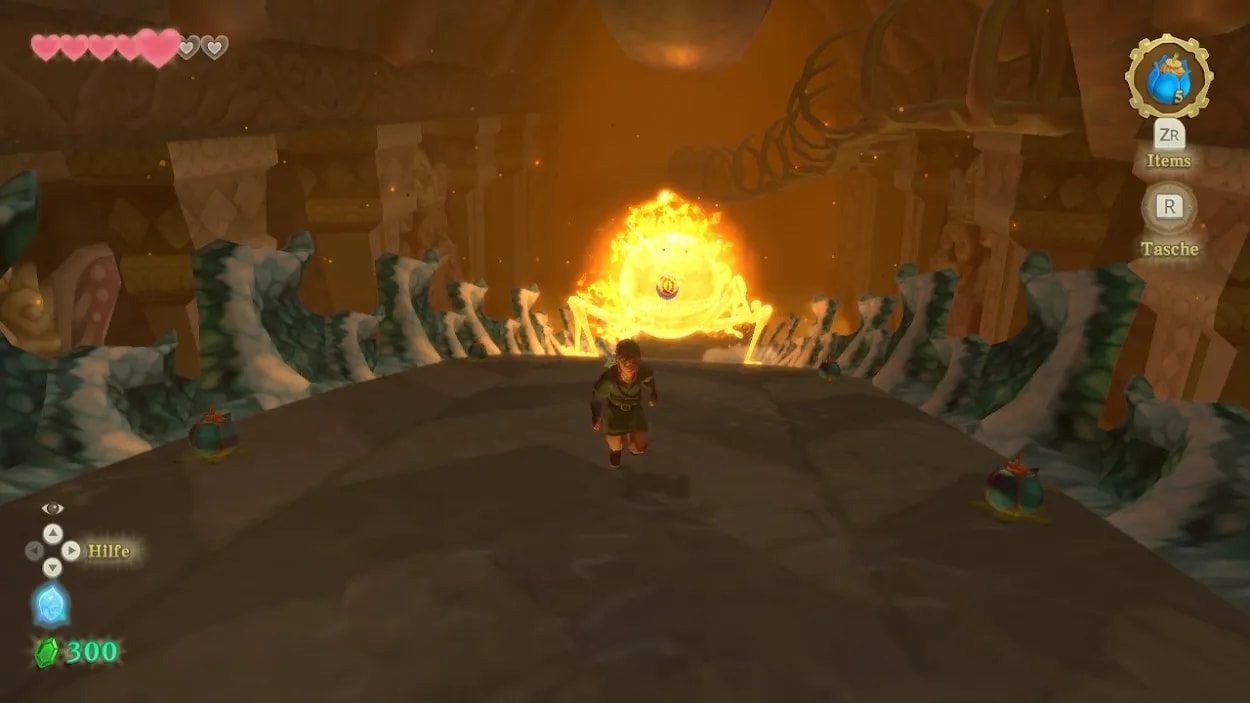Toggle the eye view icon
This screenshot has width=1250, height=703.
(x=52, y=508)
